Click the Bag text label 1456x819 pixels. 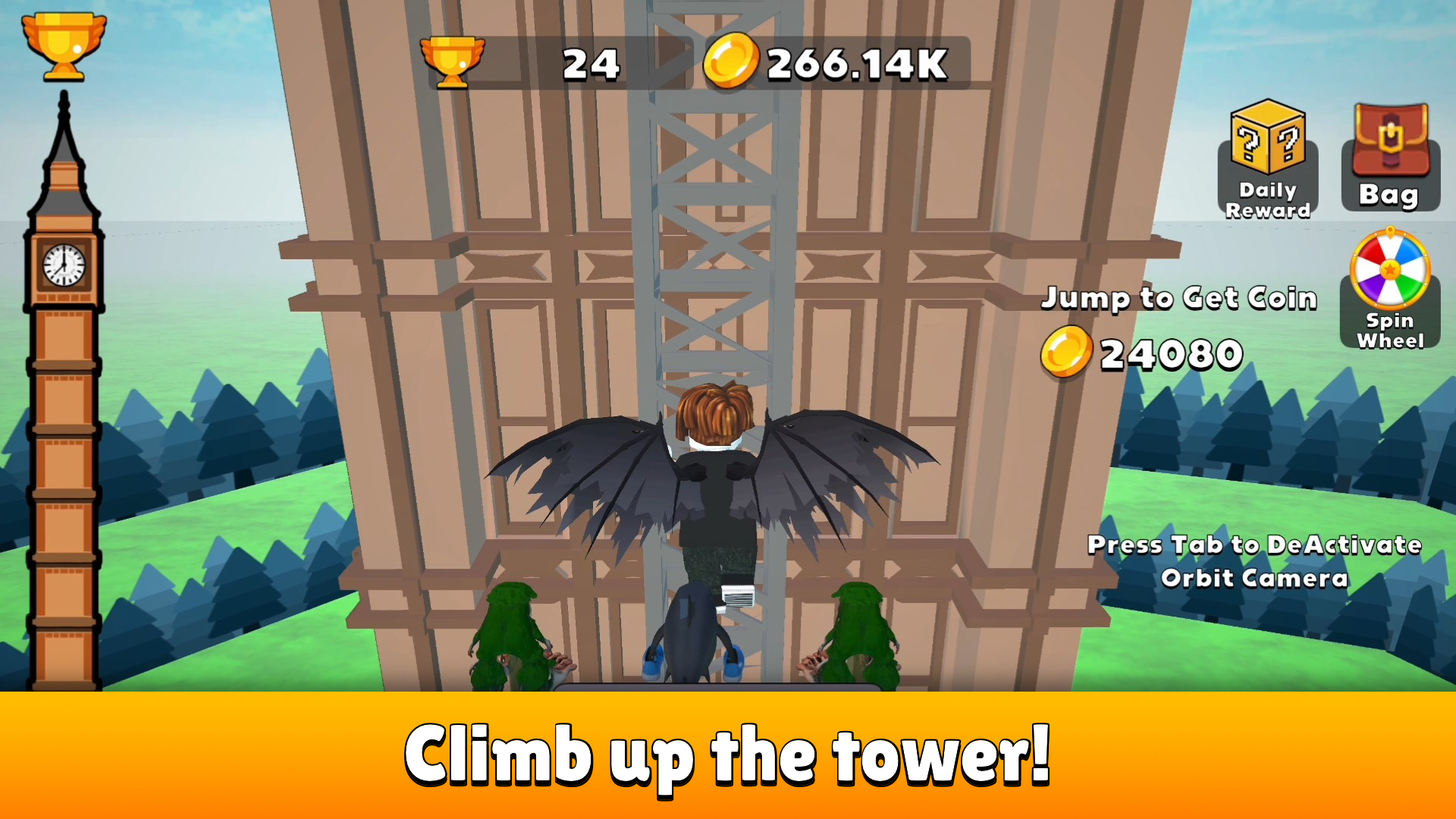click(x=1389, y=196)
